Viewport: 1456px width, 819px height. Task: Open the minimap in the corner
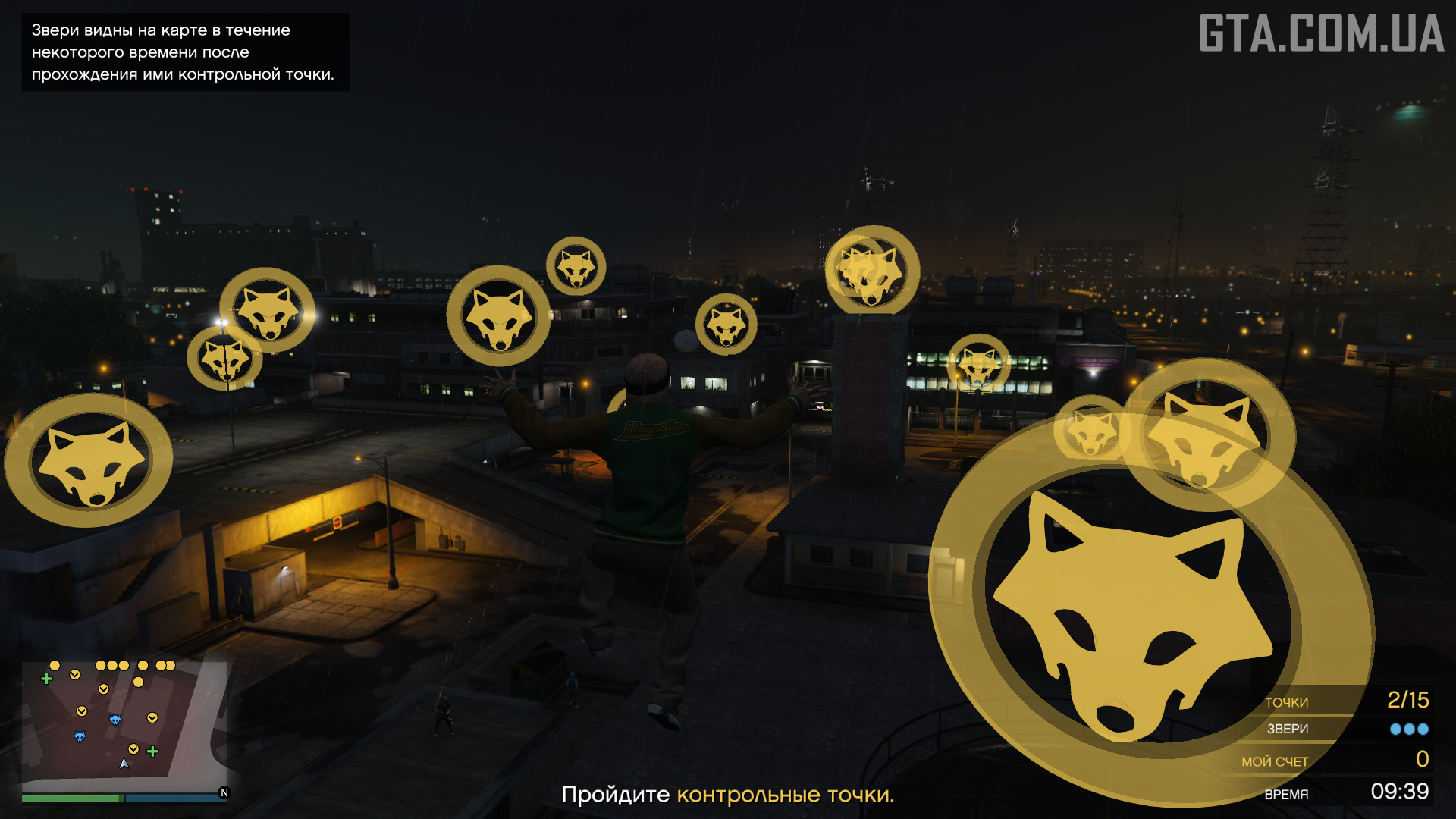[x=124, y=726]
